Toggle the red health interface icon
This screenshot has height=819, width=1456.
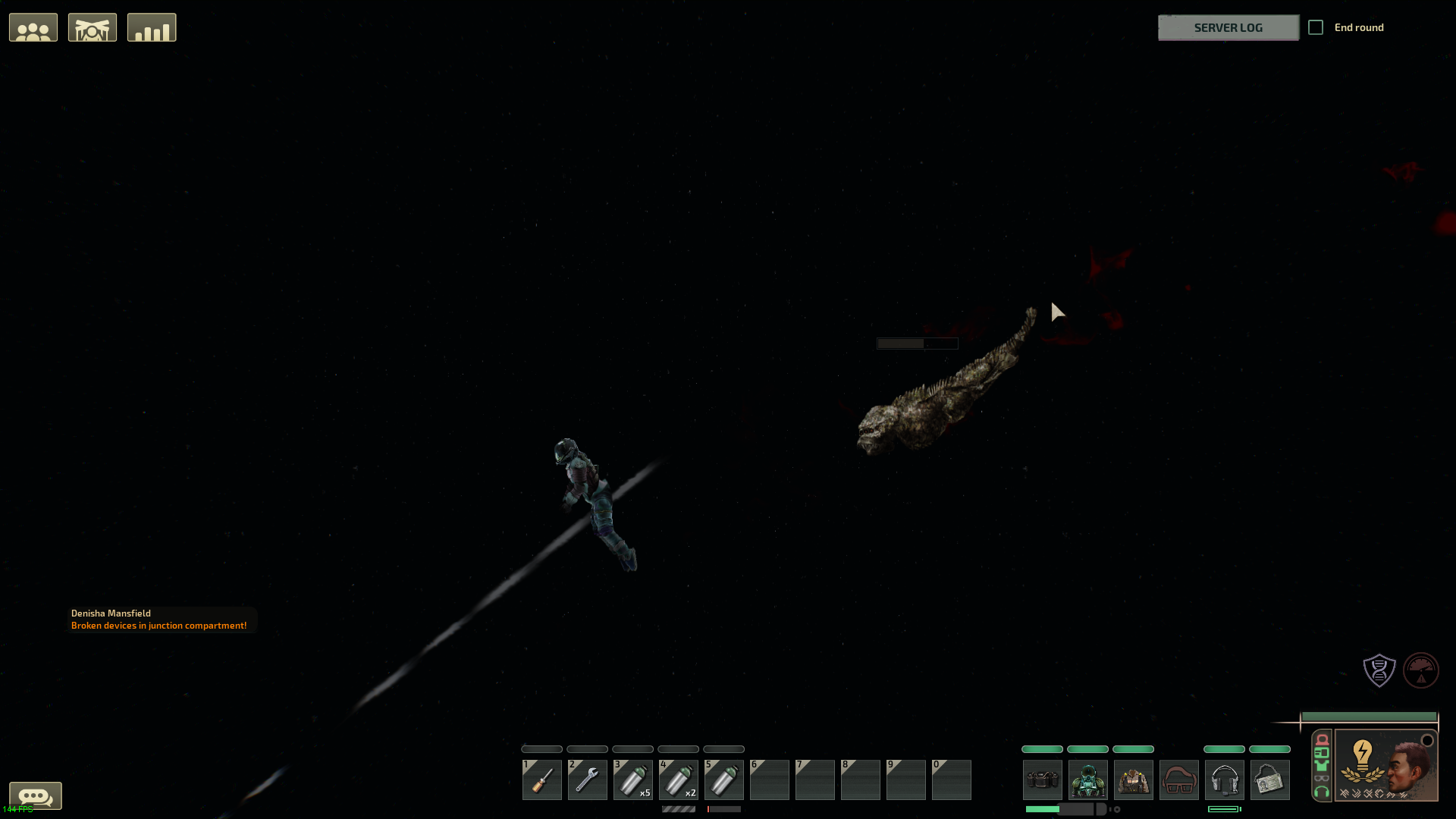point(1322,740)
